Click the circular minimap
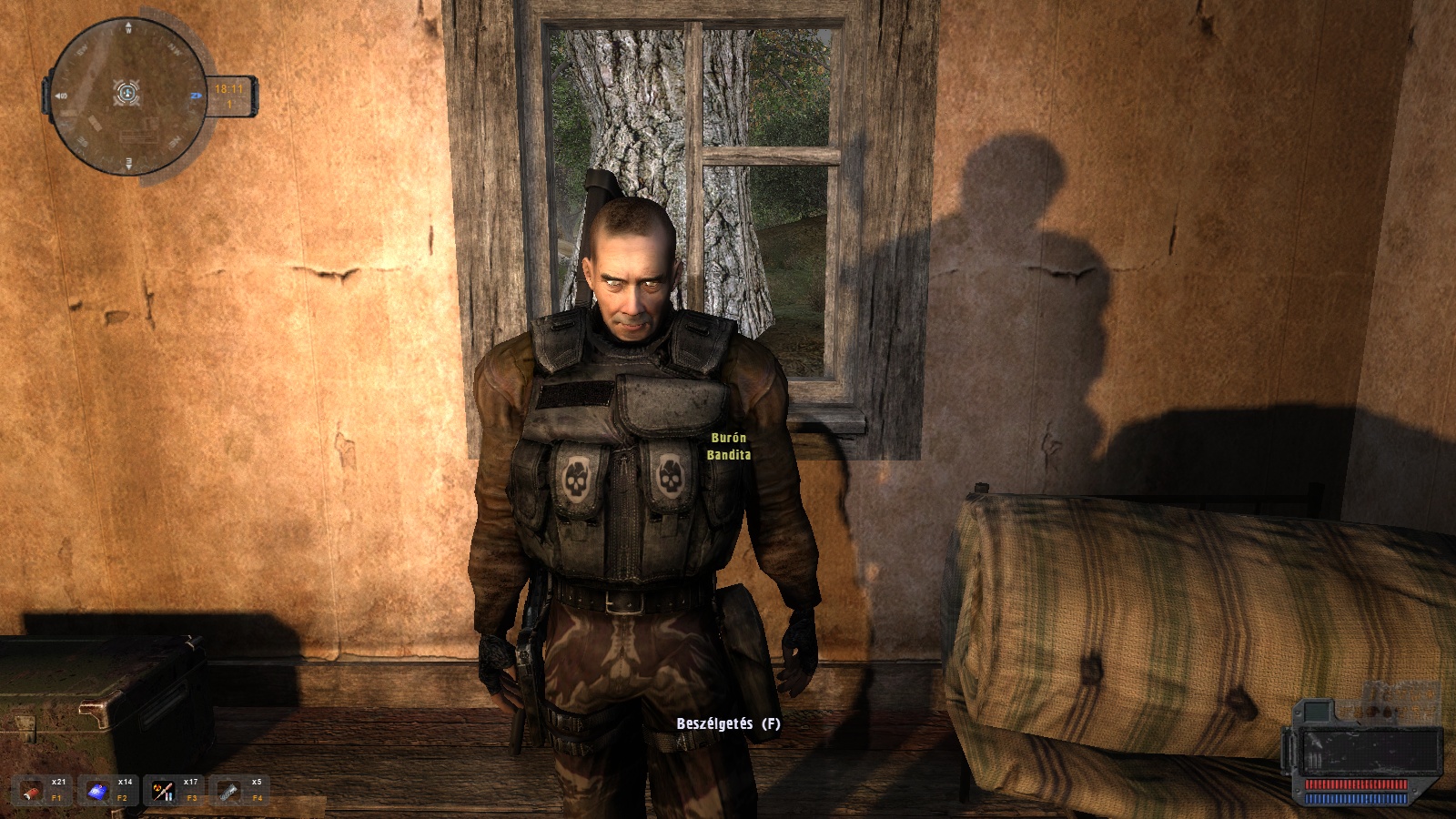Image resolution: width=1456 pixels, height=819 pixels. (128, 94)
